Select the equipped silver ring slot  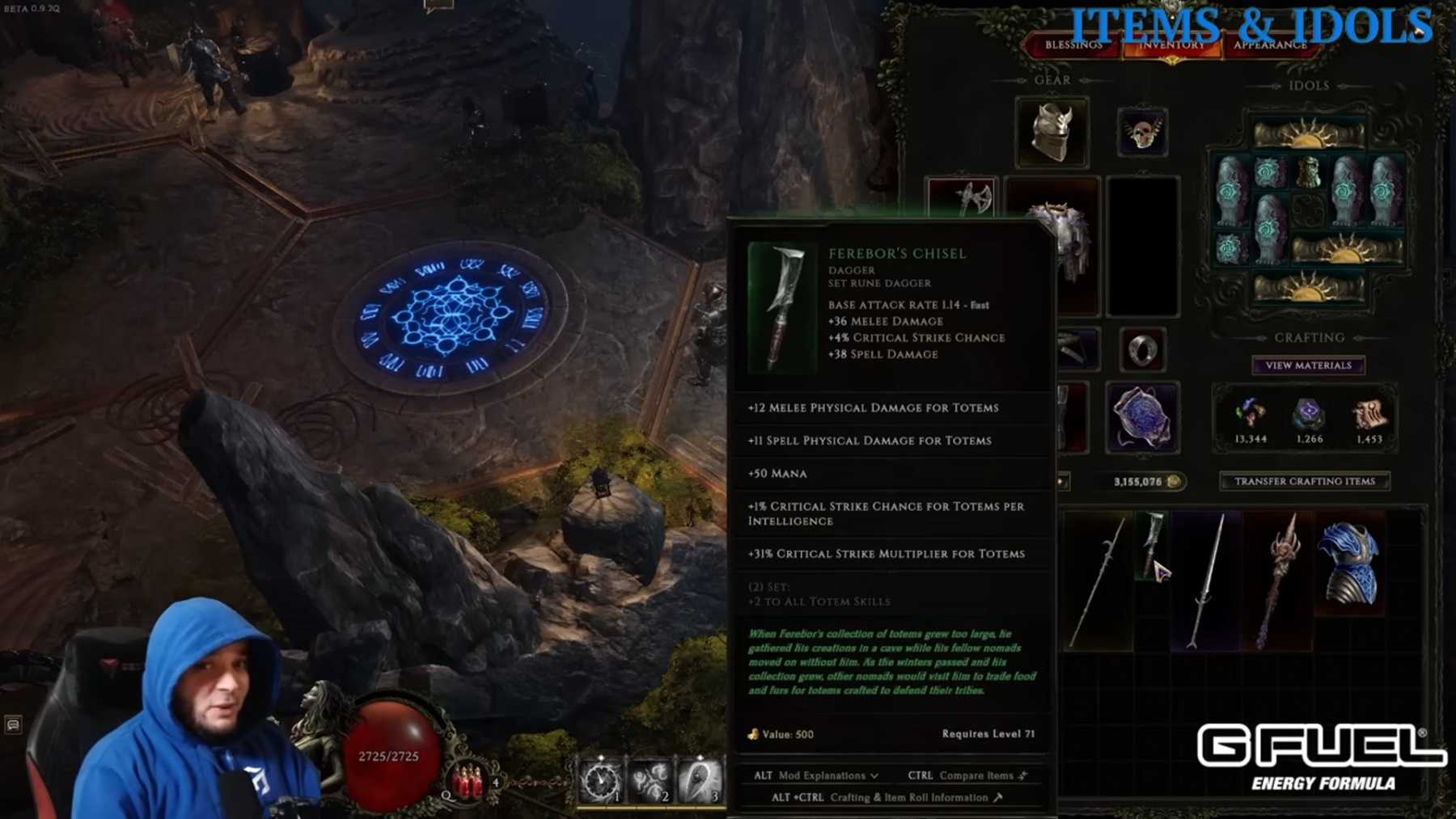(x=1141, y=350)
